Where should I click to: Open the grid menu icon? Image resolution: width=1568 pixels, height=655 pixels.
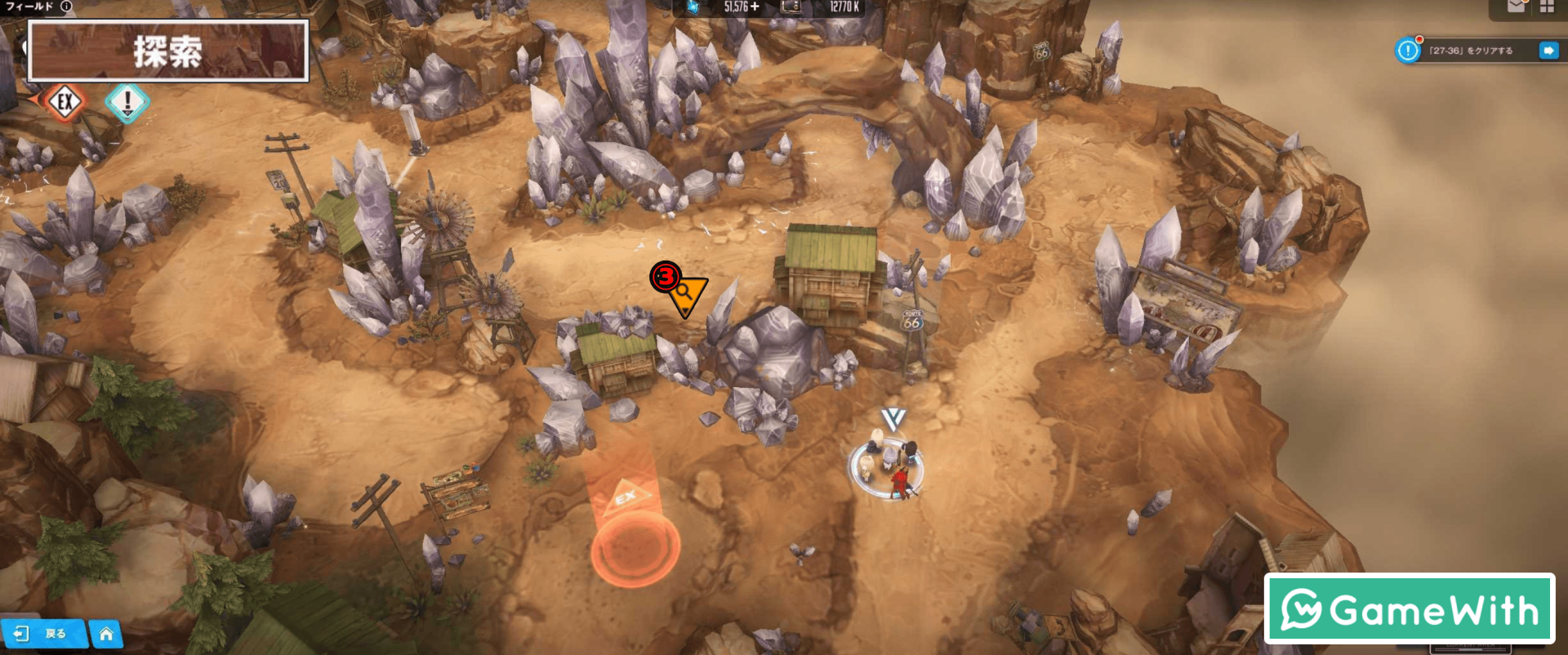(1547, 7)
